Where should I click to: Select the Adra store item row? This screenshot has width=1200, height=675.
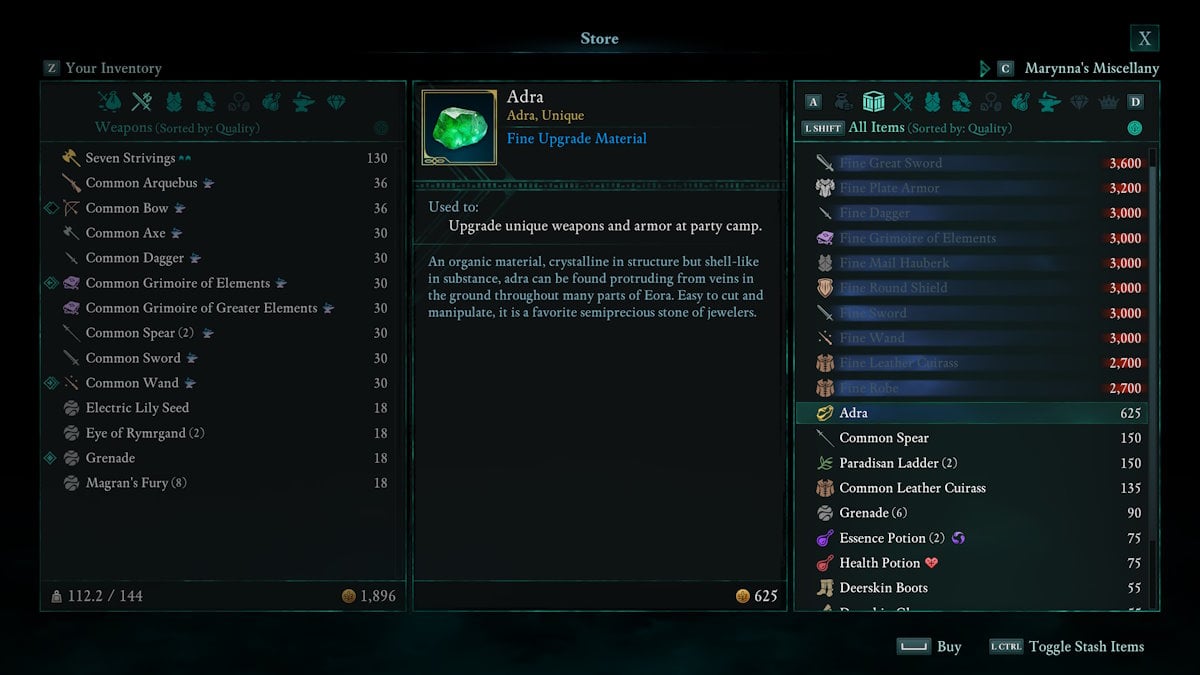click(x=853, y=413)
